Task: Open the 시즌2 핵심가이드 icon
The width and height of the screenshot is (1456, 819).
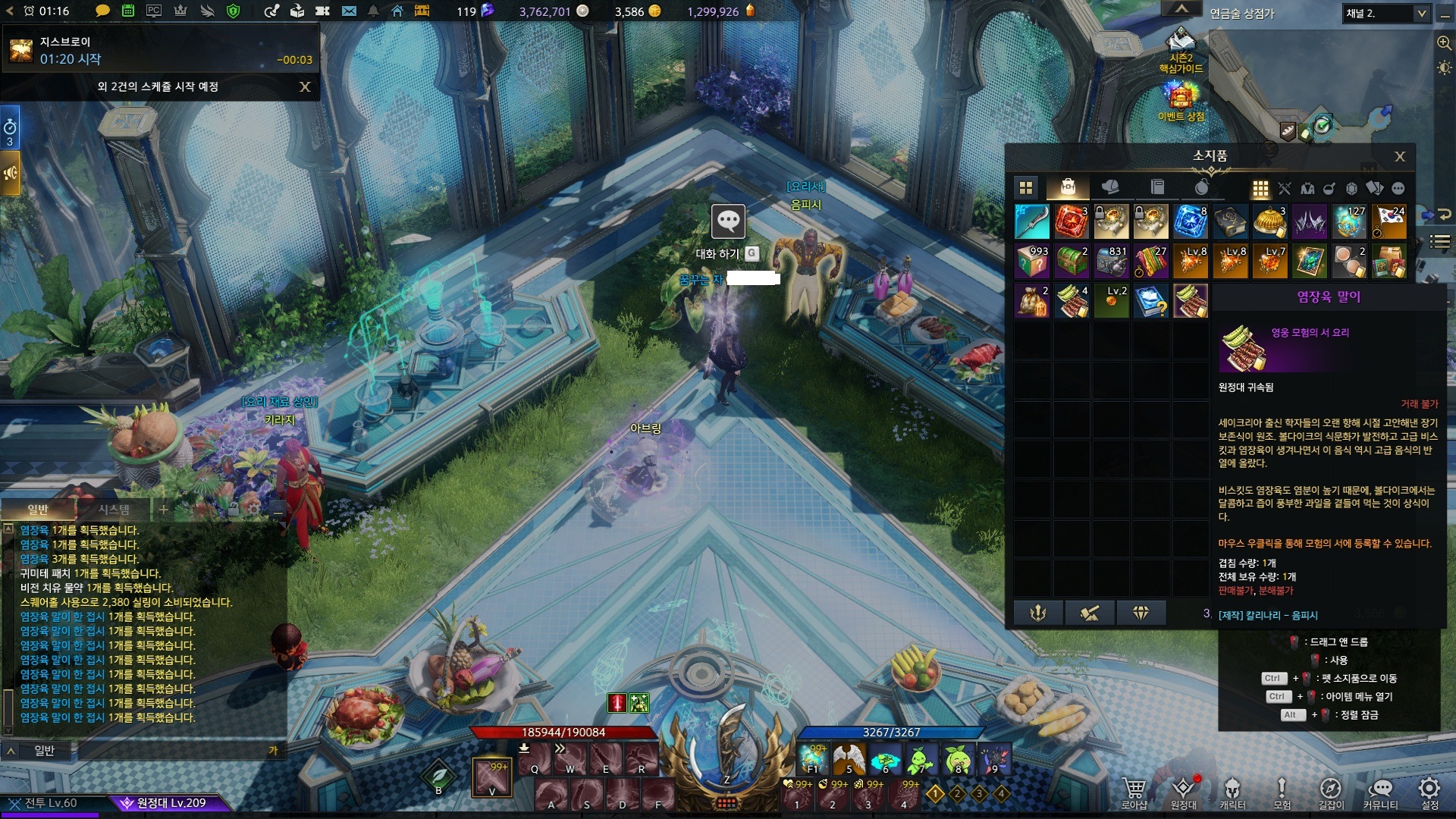Action: tap(1181, 47)
